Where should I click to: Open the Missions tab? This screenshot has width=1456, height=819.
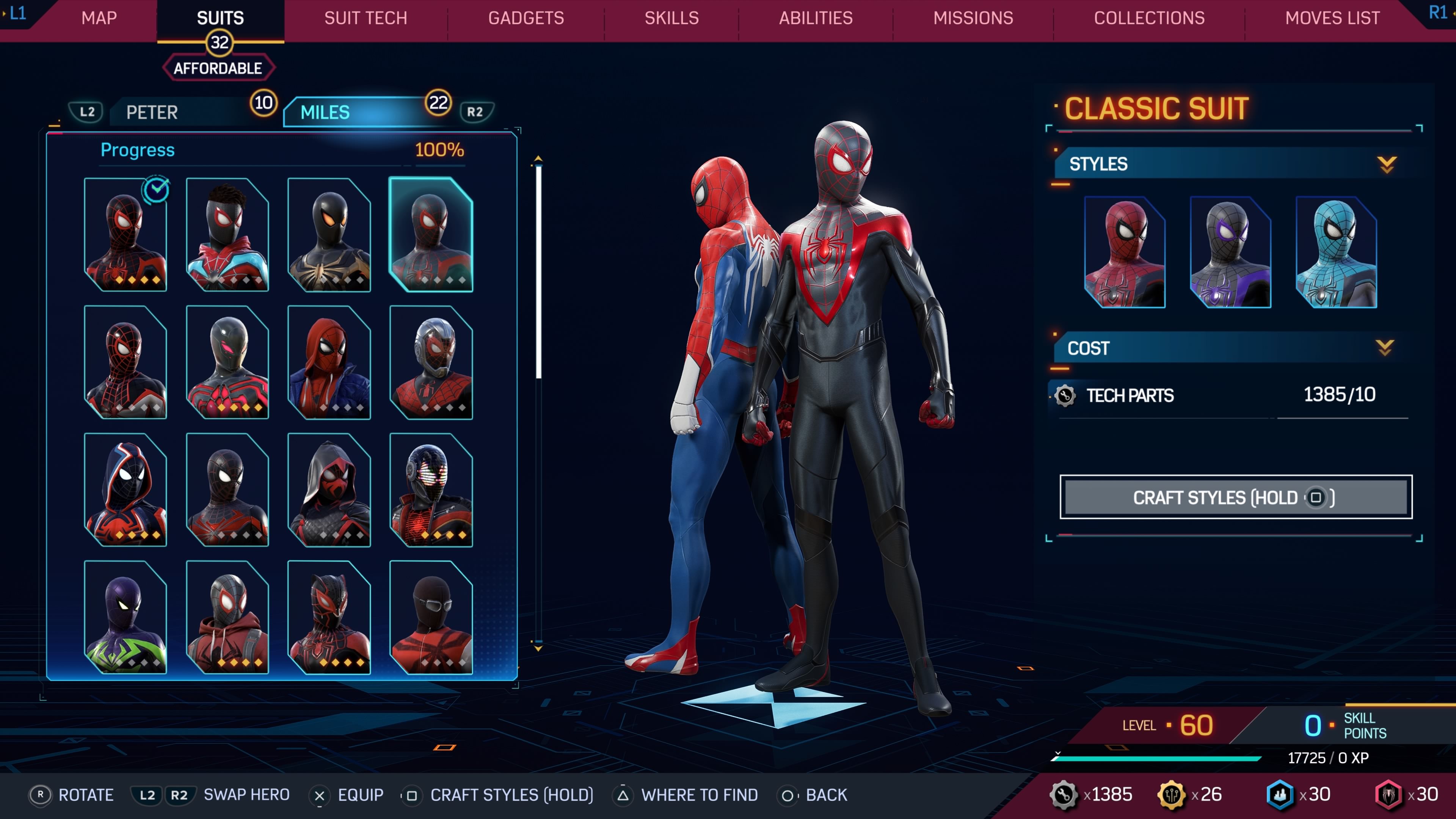coord(973,18)
